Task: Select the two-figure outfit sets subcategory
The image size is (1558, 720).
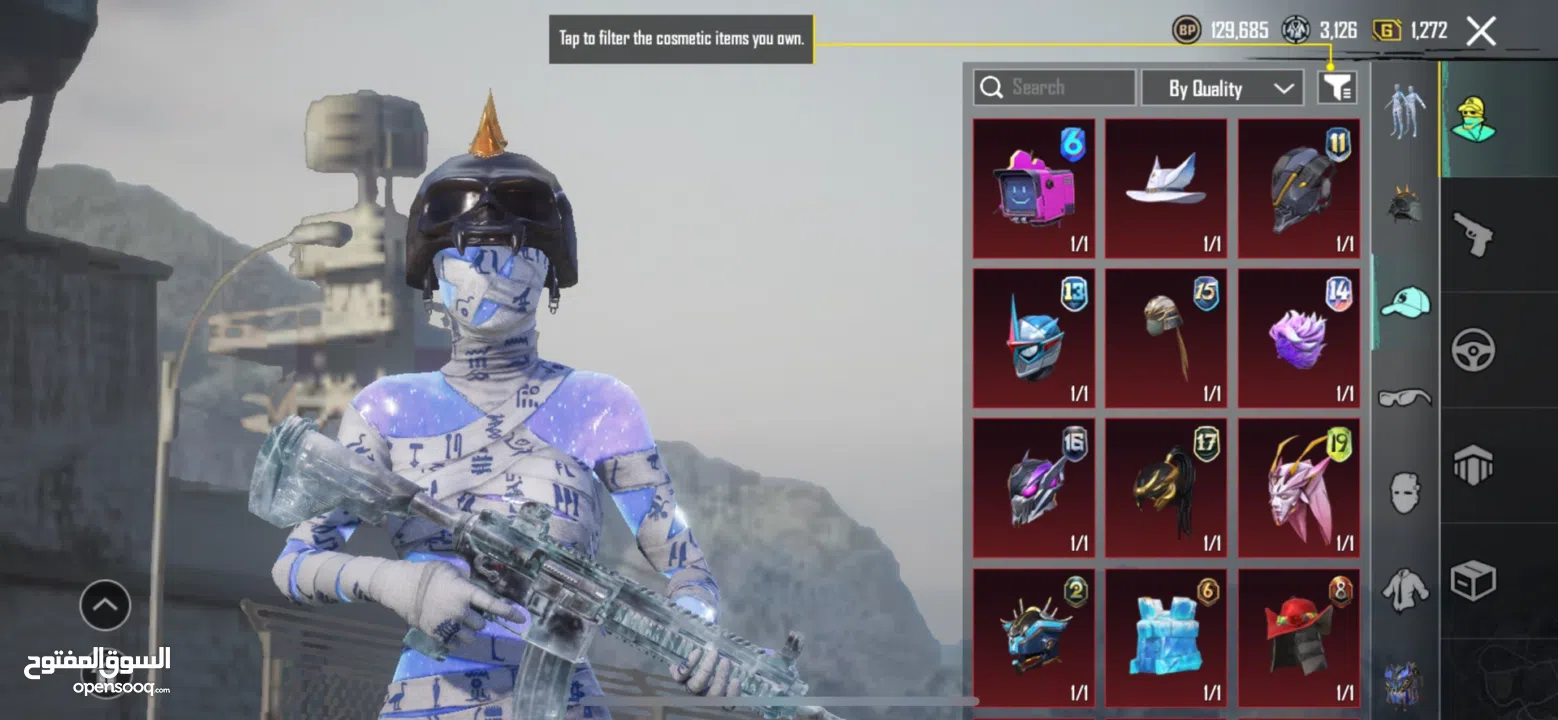Action: tap(1404, 110)
